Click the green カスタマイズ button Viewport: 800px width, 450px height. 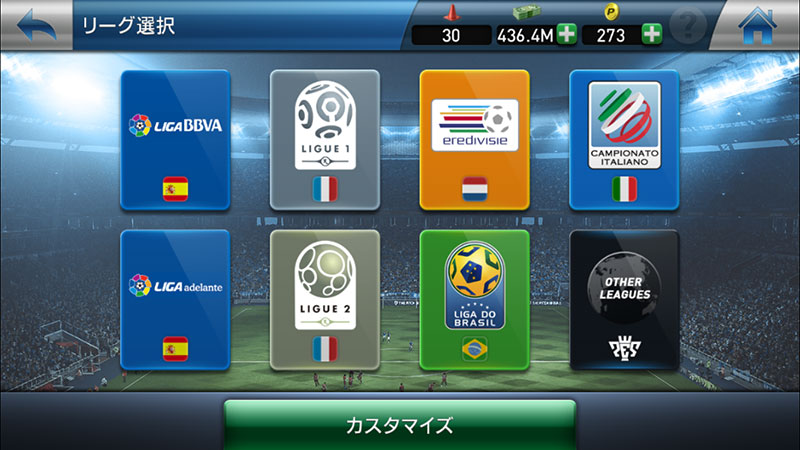pyautogui.click(x=400, y=425)
